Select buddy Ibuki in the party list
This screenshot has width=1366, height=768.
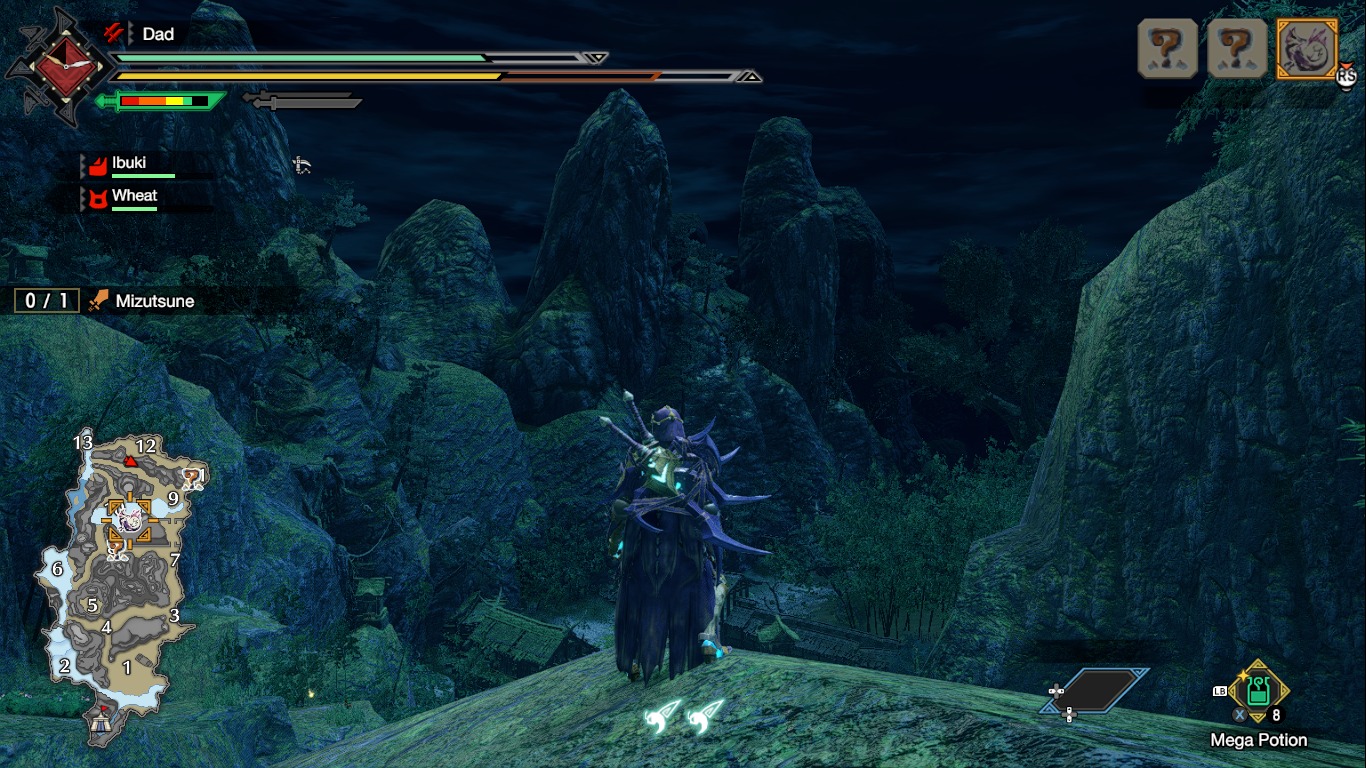pyautogui.click(x=130, y=164)
